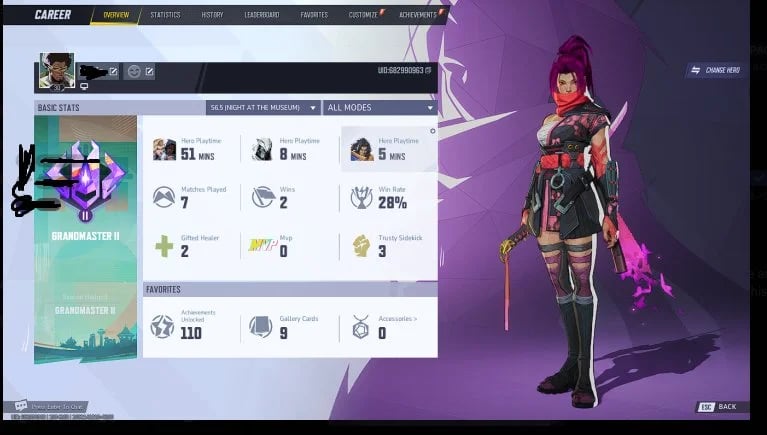Open the Favorites tab
Screen dimensions: 767x435
(313, 15)
